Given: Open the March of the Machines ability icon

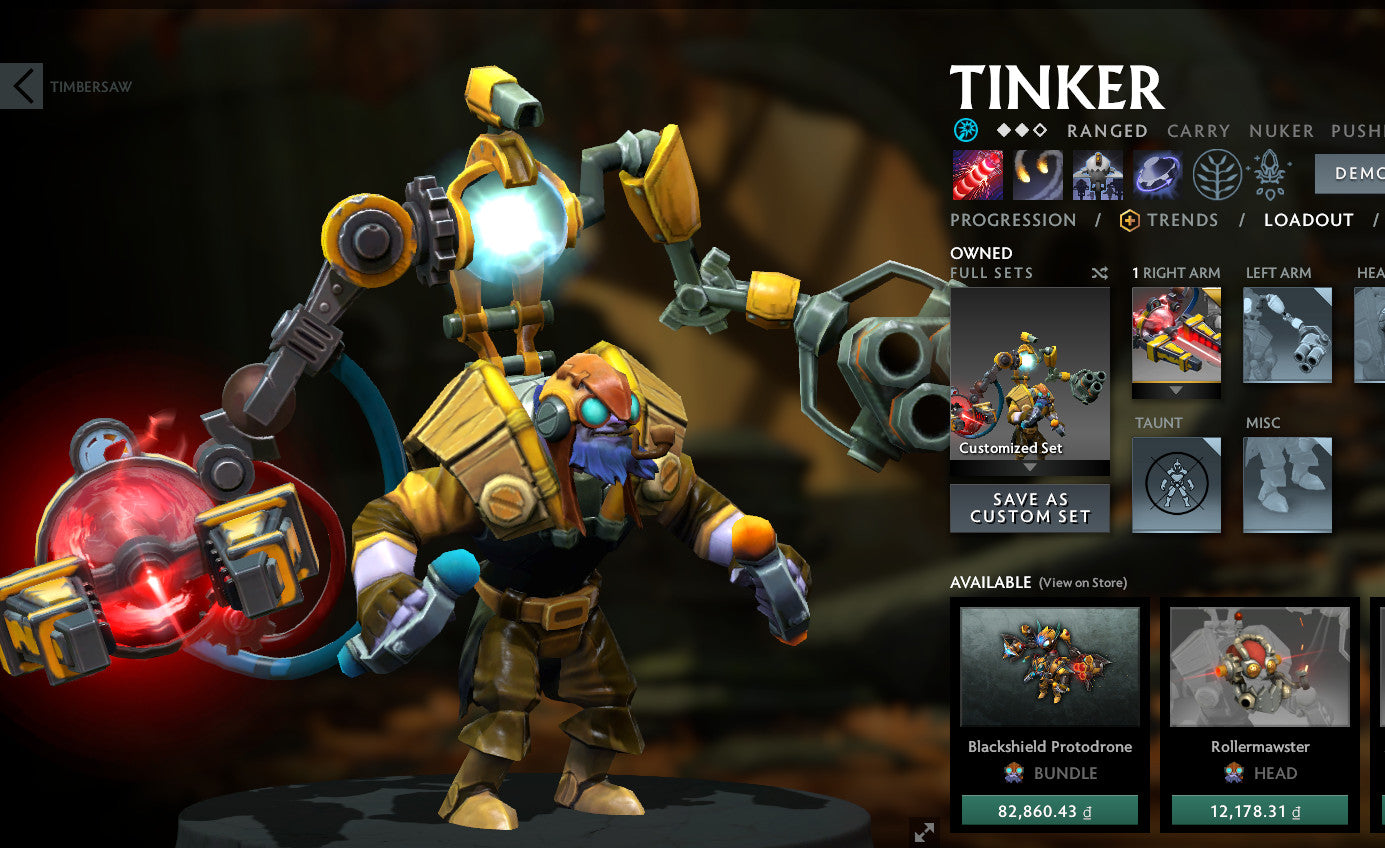Looking at the screenshot, I should 1095,173.
